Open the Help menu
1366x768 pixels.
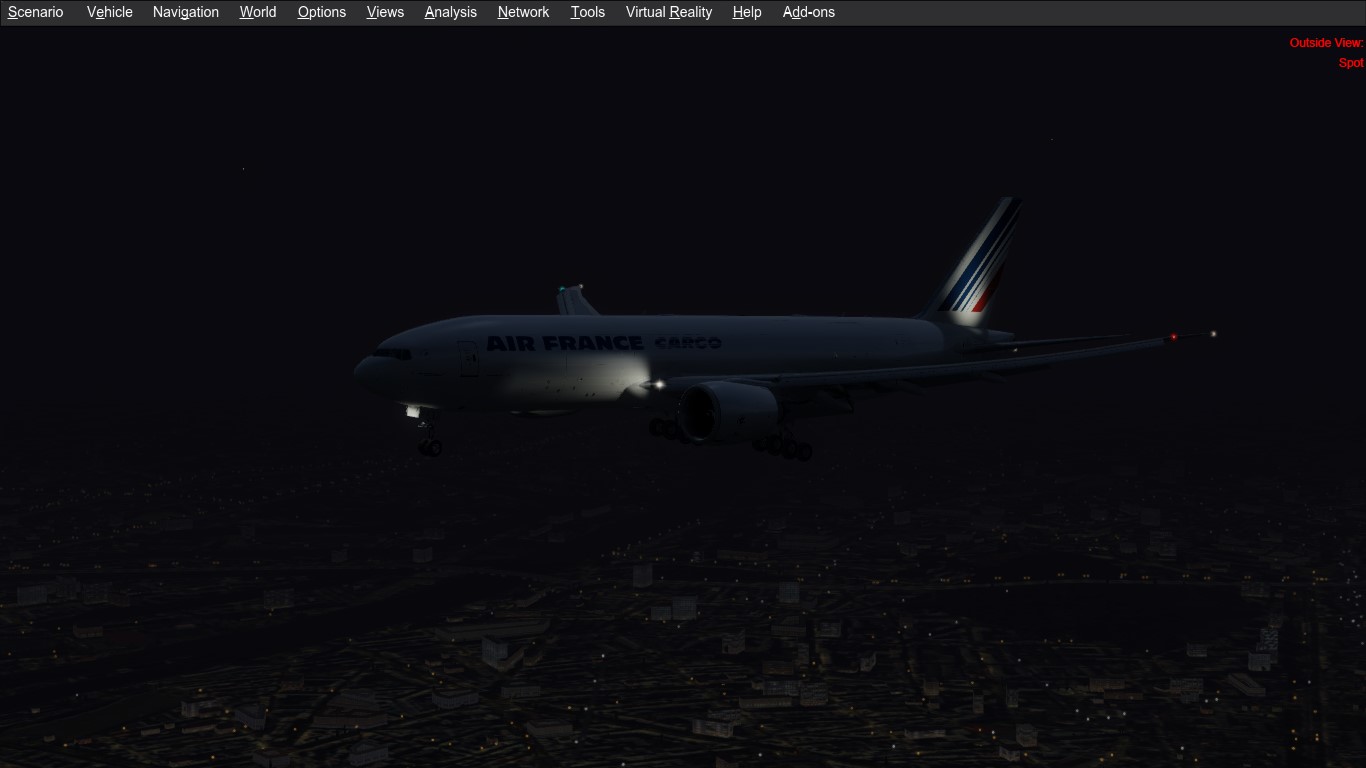tap(747, 12)
